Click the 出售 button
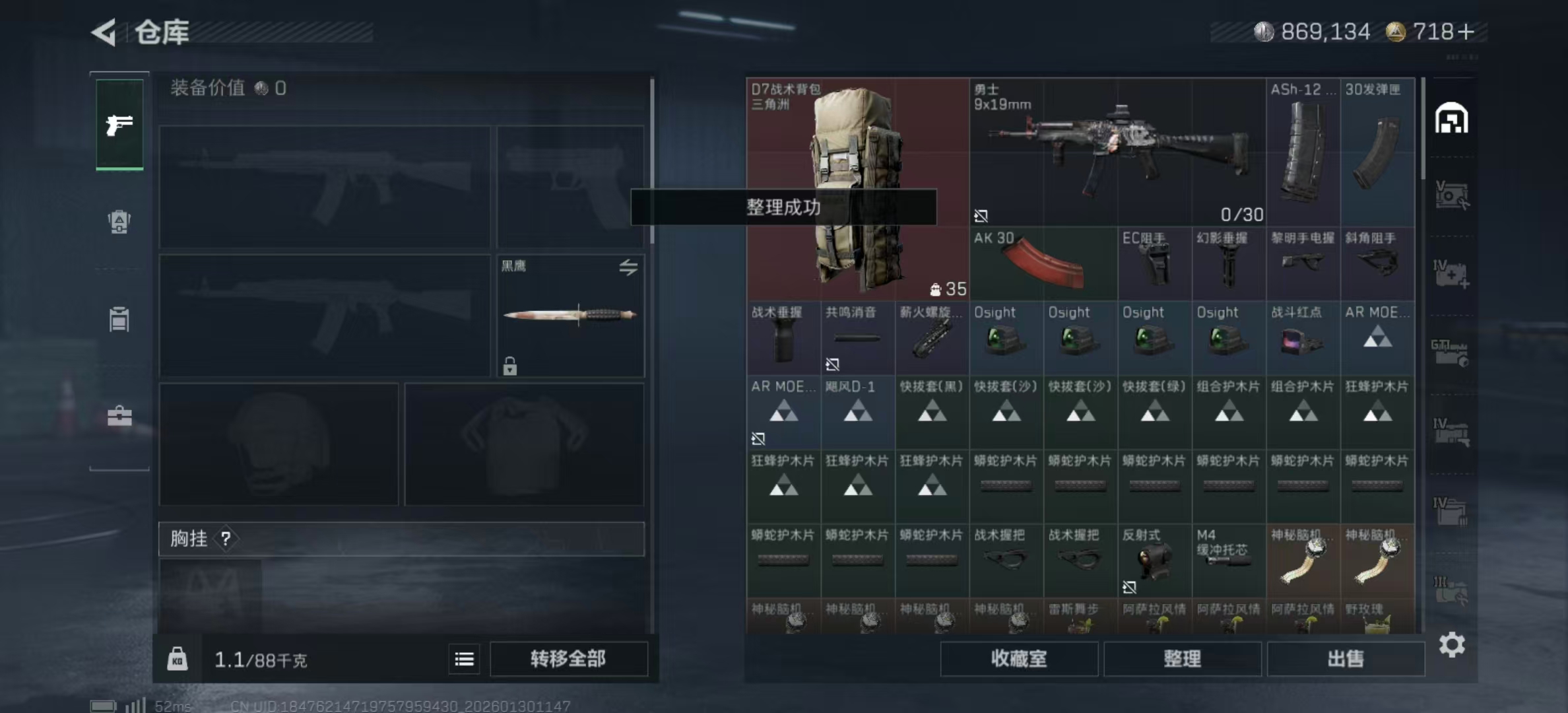Screen dimensions: 1568x713 1346,659
